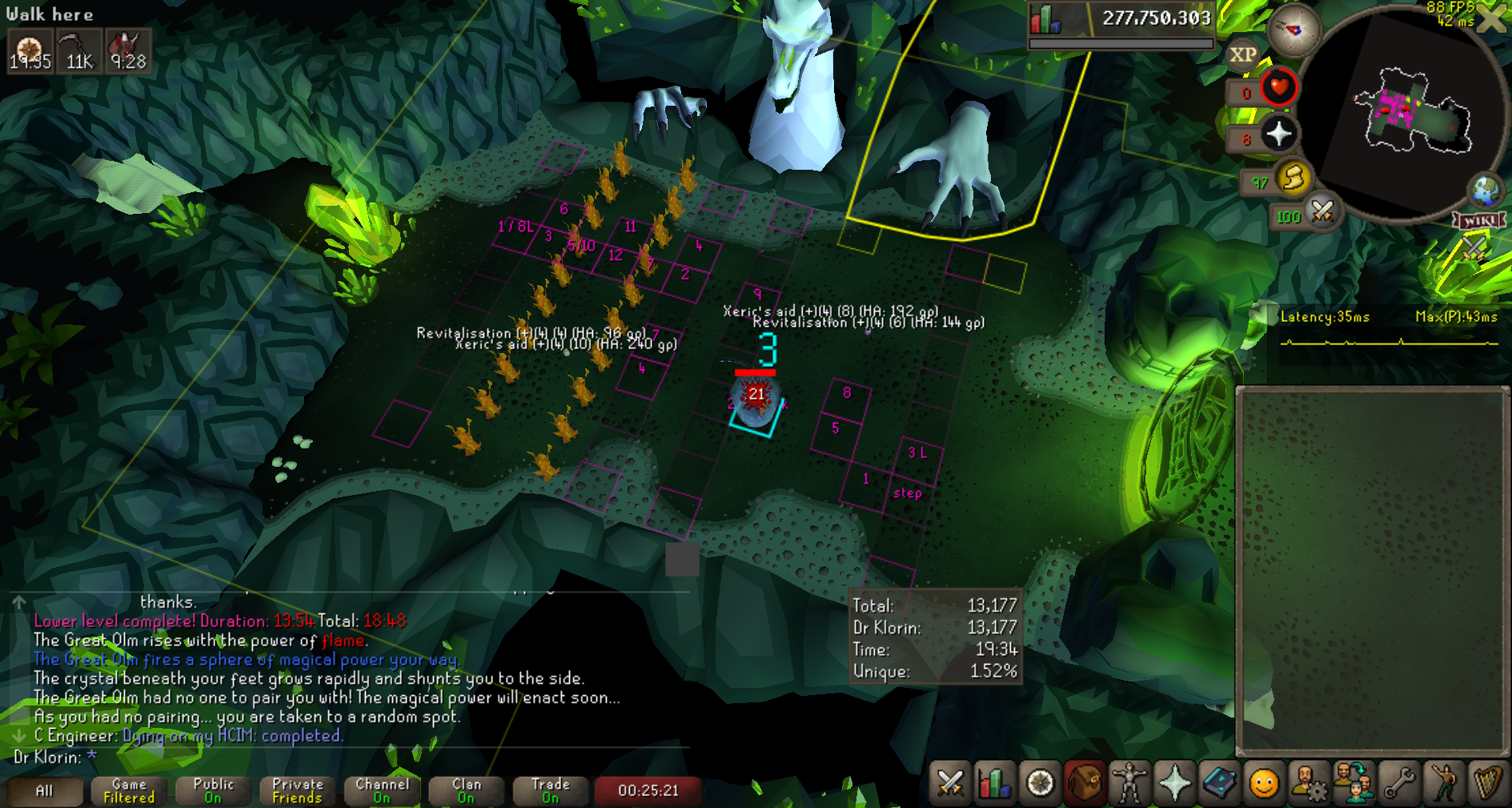Image resolution: width=1512 pixels, height=808 pixels.
Task: Open the Trade chat filter tab
Action: tap(551, 791)
